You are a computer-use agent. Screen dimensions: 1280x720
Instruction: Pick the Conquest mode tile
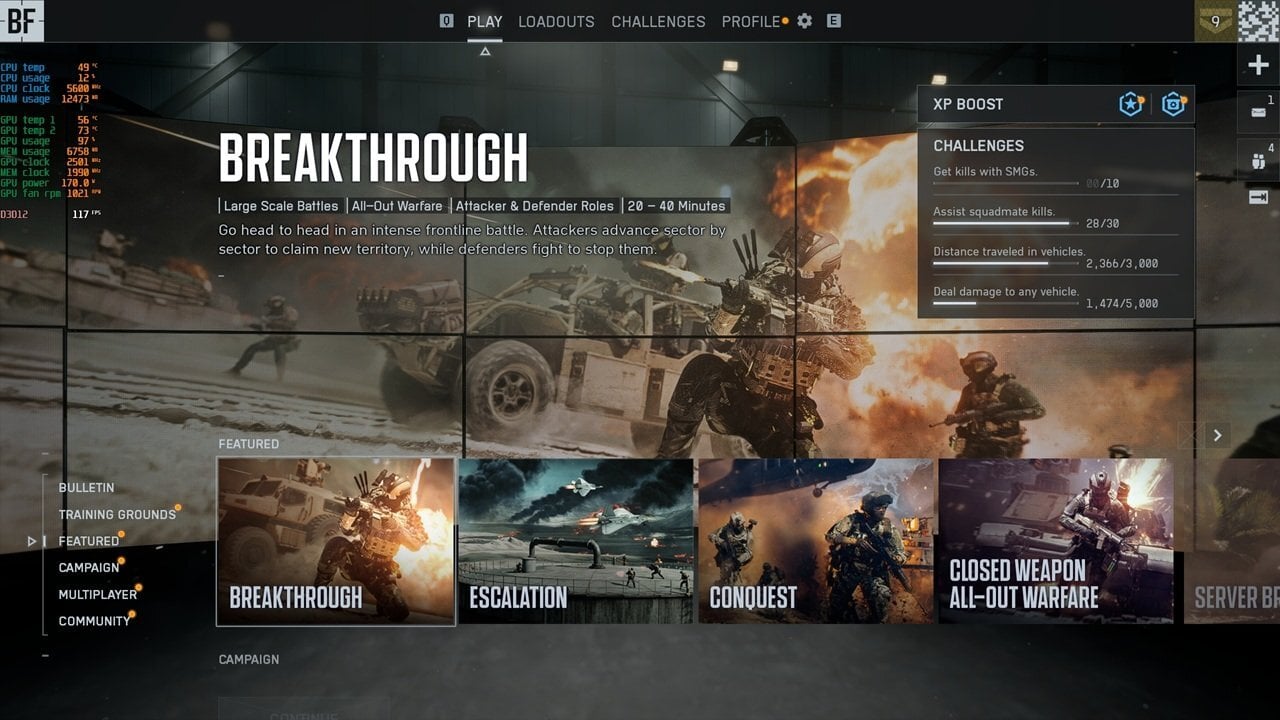point(816,541)
